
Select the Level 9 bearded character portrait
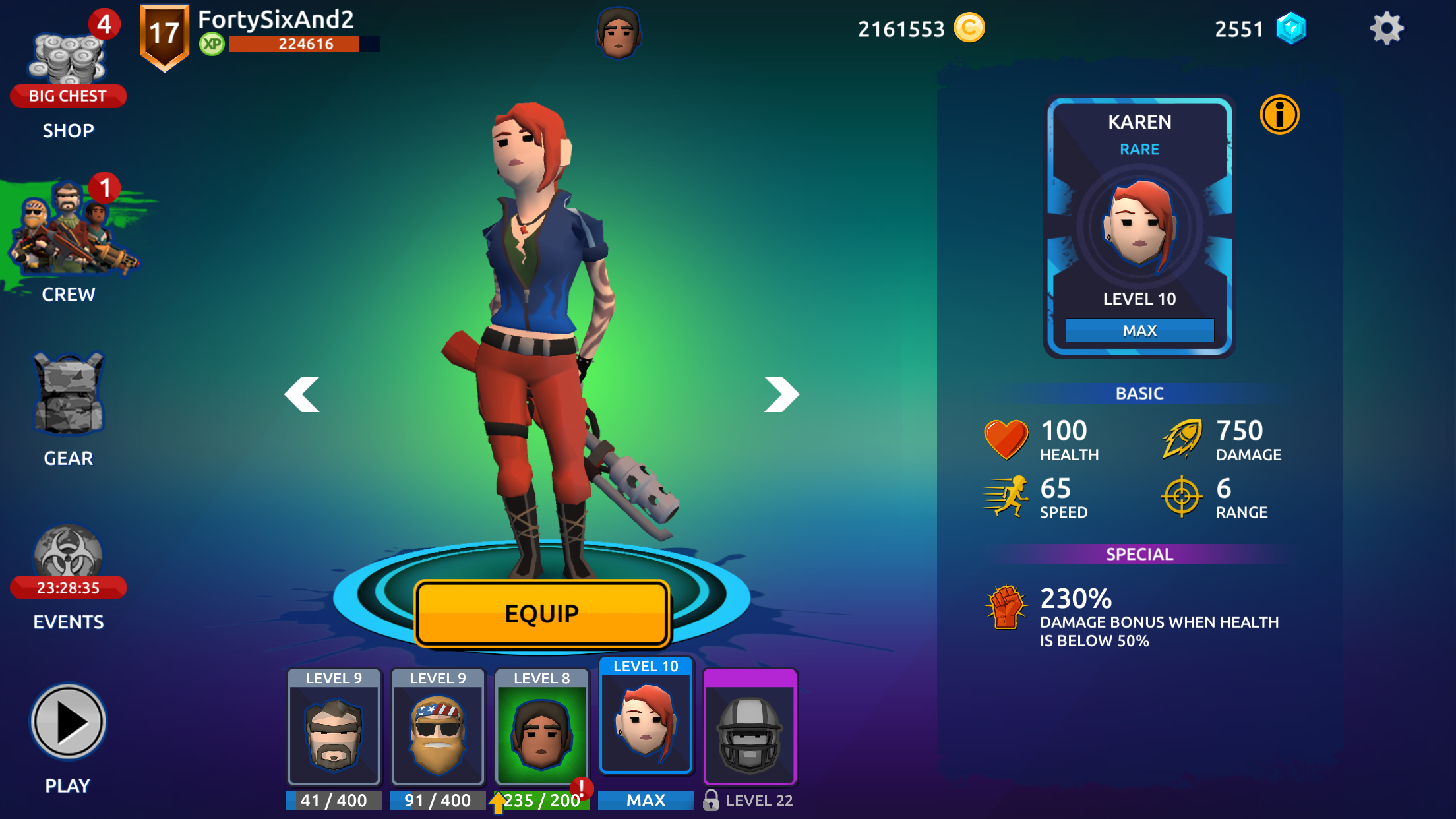[x=334, y=729]
